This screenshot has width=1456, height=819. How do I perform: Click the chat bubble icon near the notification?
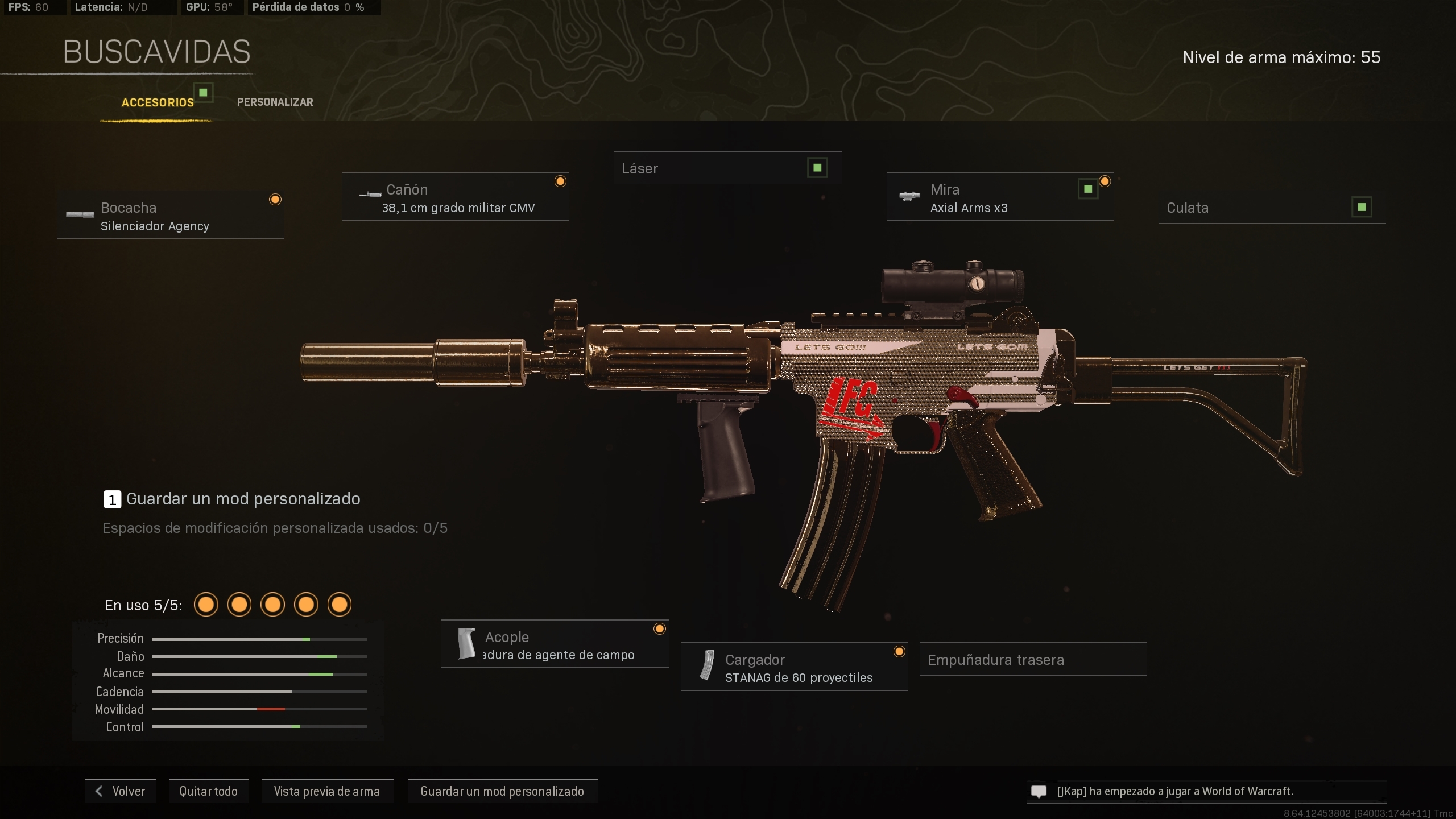click(x=1039, y=791)
